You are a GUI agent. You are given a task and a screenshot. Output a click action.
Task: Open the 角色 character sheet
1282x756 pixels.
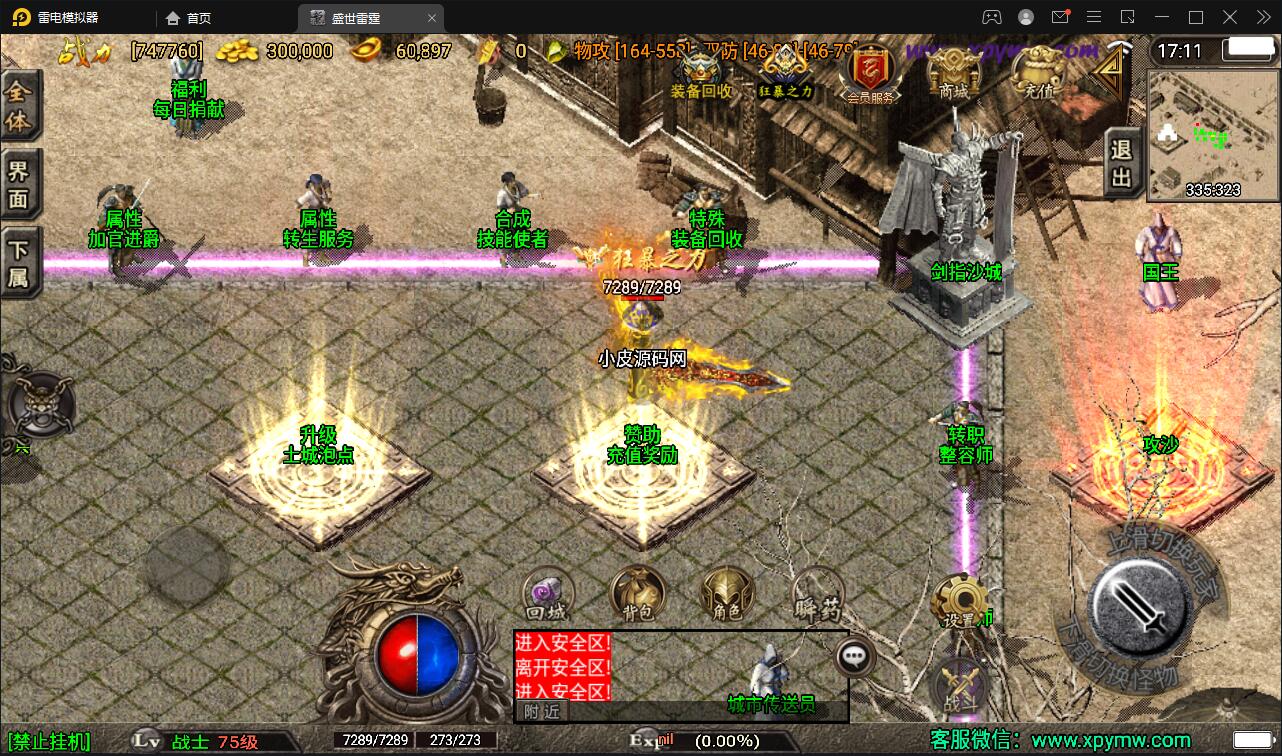click(727, 593)
